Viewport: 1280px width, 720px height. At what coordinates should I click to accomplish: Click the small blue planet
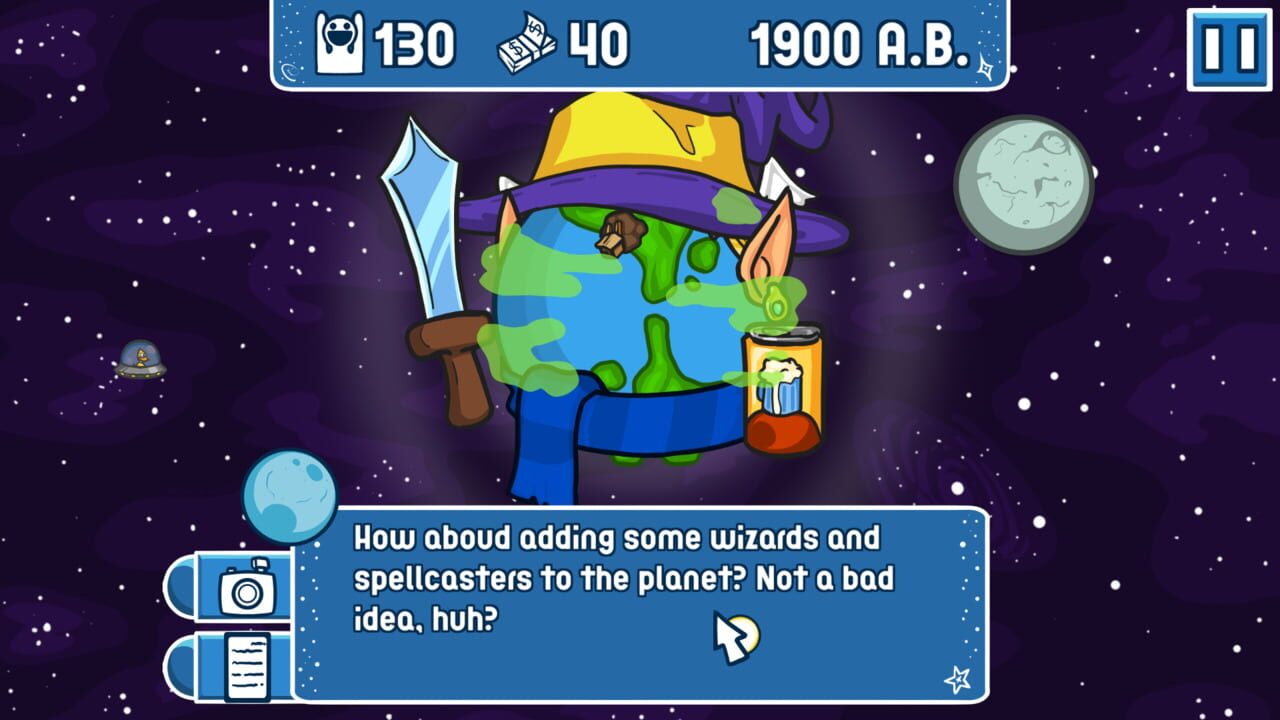285,492
